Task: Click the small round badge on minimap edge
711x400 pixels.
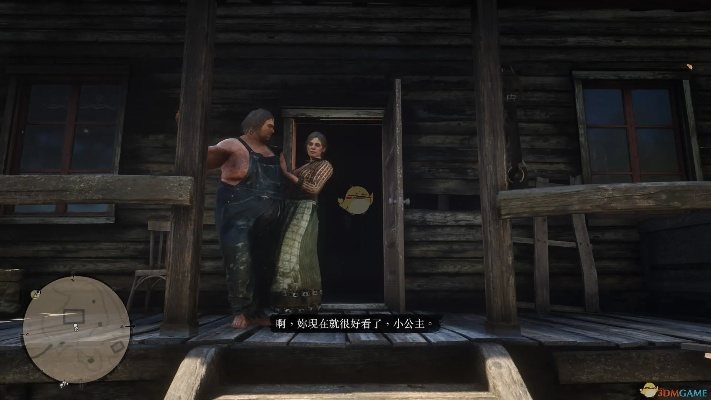Action: pyautogui.click(x=35, y=293)
